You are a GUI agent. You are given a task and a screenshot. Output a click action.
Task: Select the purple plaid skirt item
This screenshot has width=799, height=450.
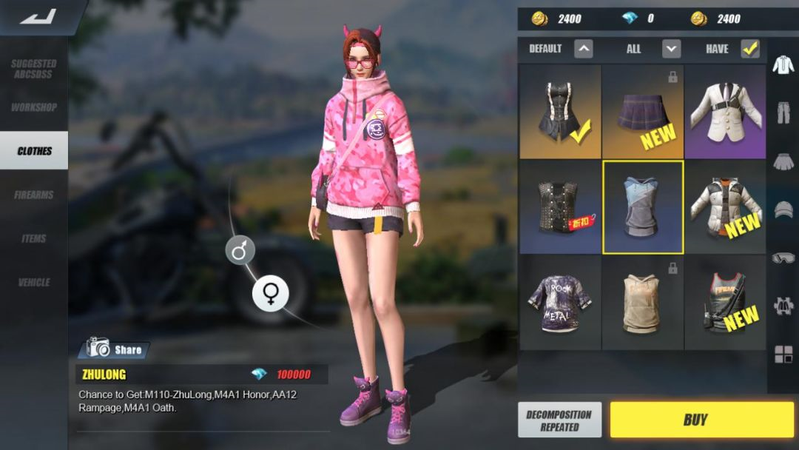coord(643,111)
